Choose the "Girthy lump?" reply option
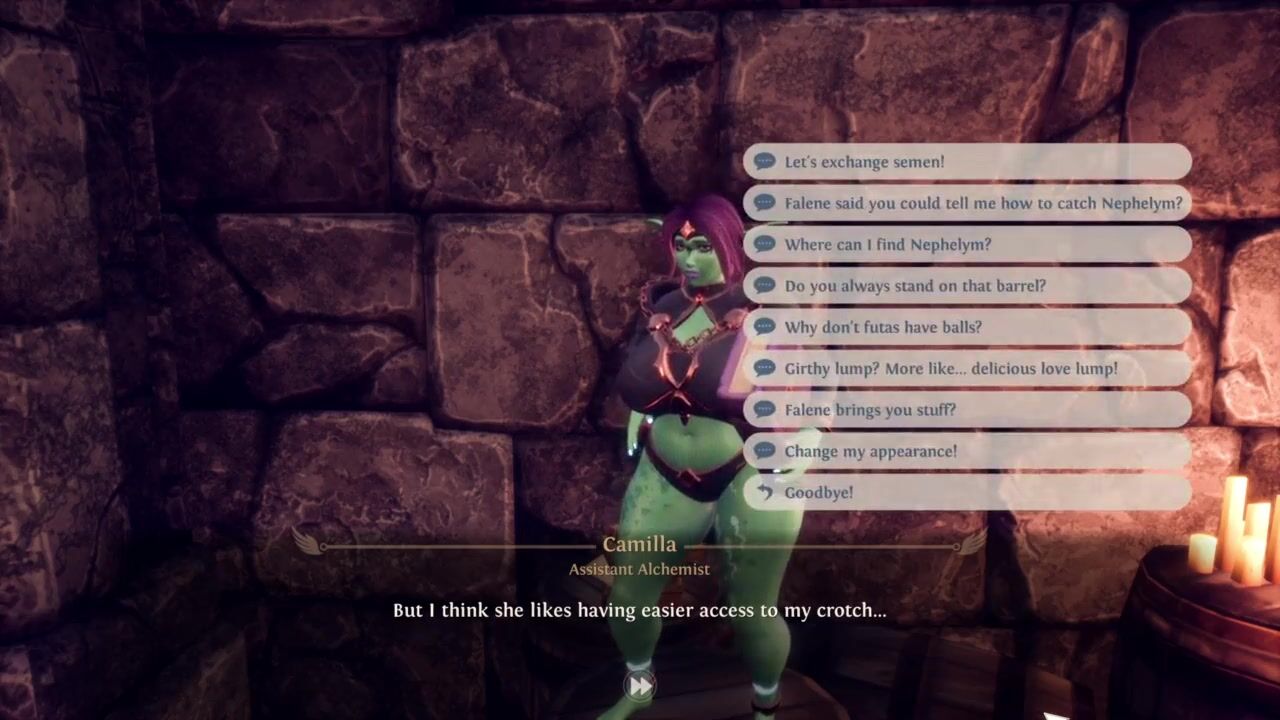Screen dimensions: 1280x720 pos(966,368)
